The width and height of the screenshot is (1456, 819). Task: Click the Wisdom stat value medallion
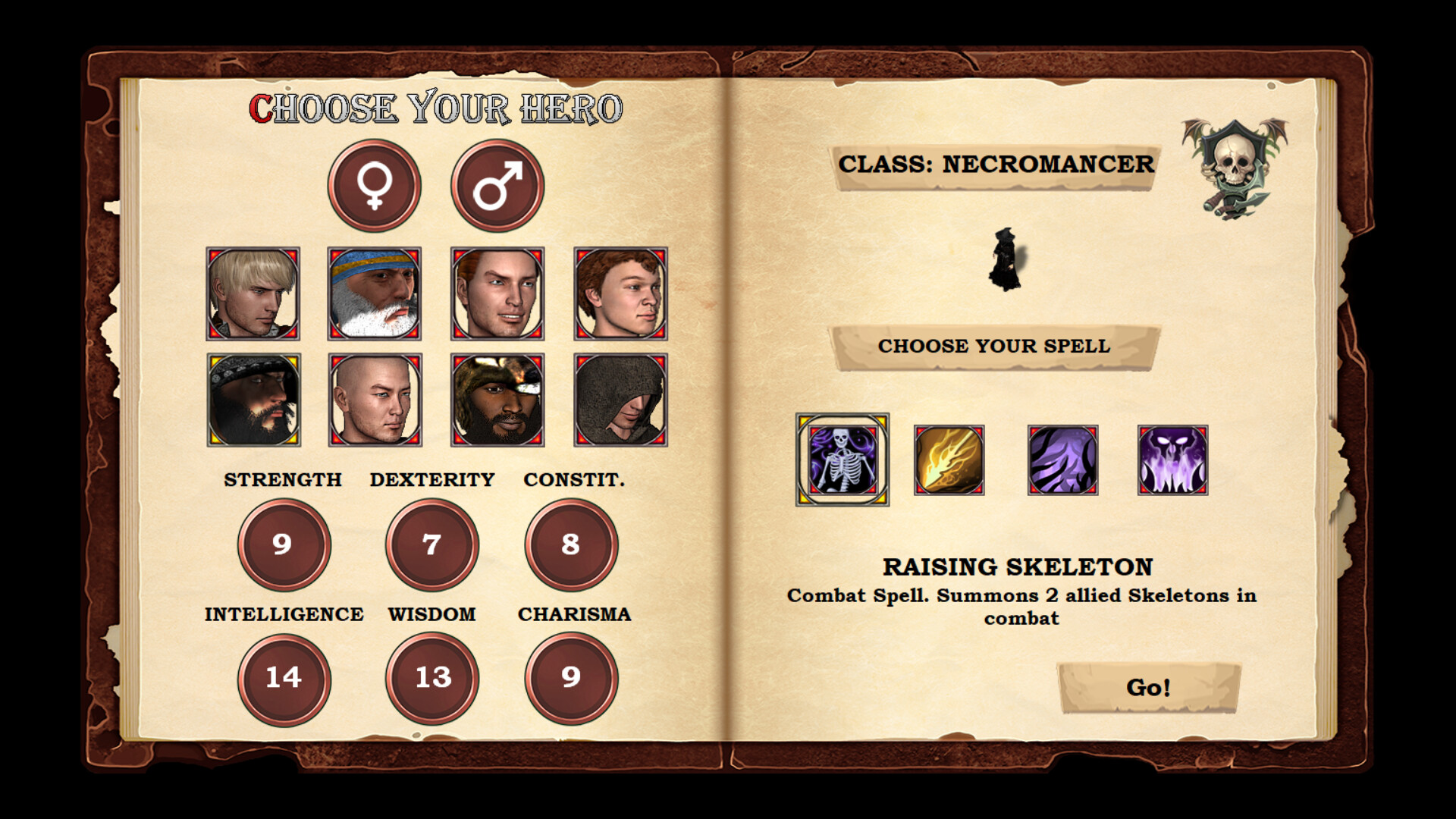pyautogui.click(x=432, y=680)
